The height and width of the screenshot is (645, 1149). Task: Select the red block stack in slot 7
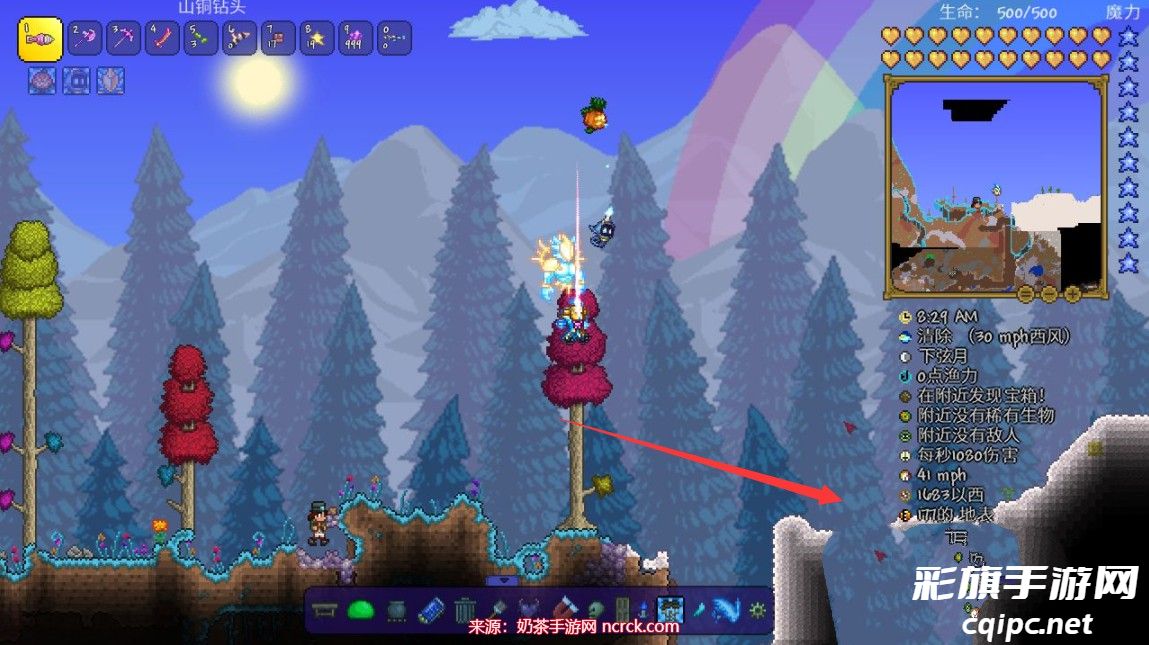point(278,39)
